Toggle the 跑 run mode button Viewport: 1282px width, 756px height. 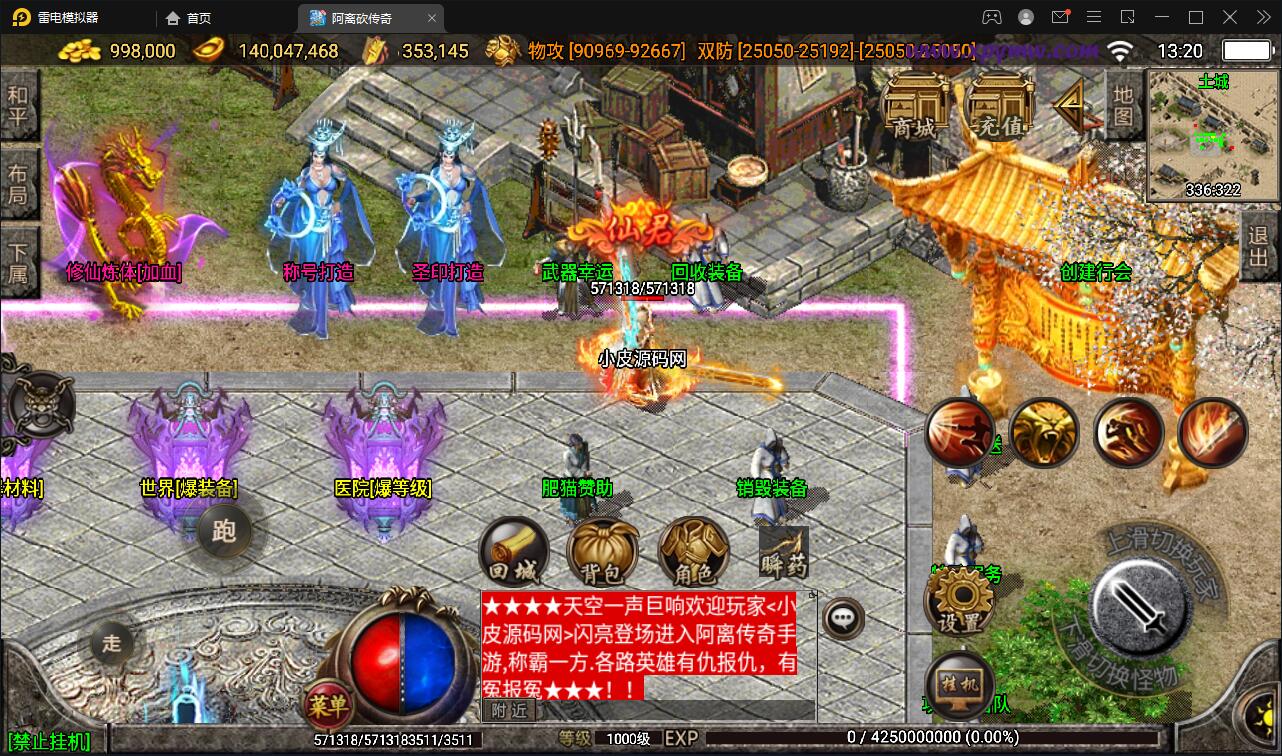pos(225,533)
